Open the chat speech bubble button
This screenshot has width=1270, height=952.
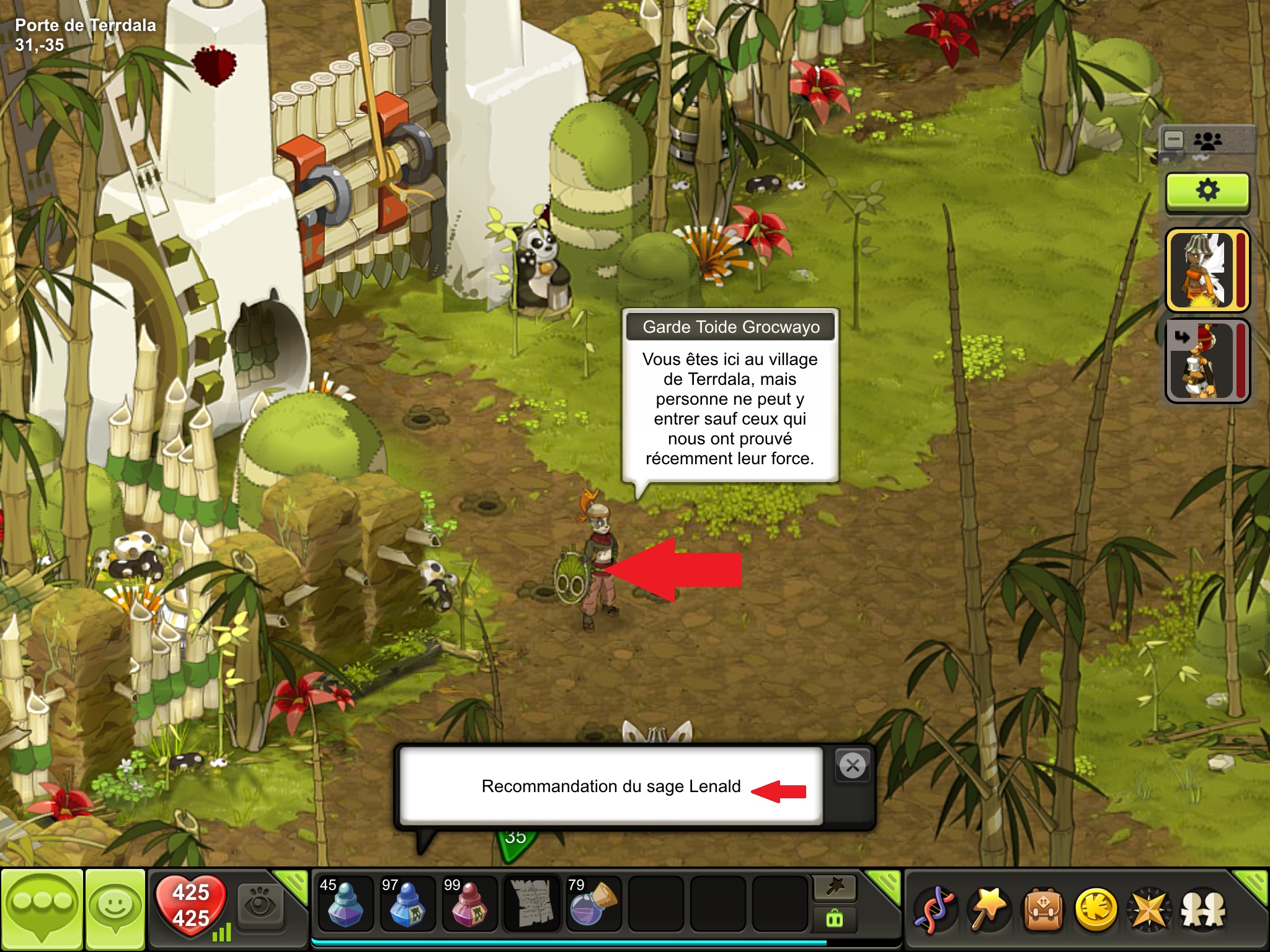[42, 909]
